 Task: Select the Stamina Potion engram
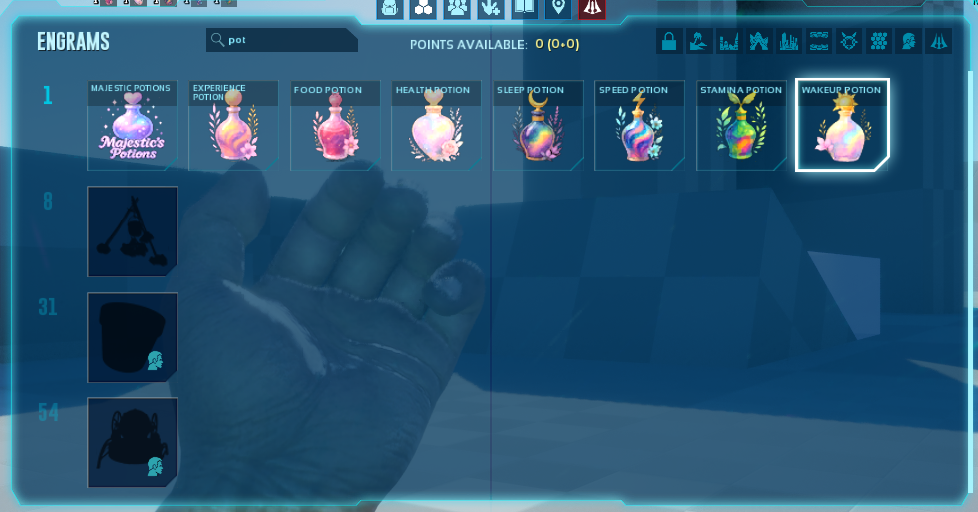coord(741,126)
